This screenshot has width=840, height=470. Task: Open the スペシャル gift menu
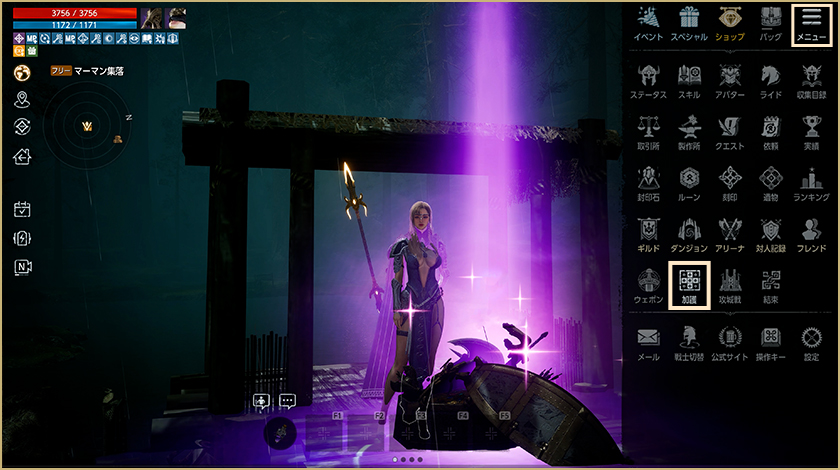pos(688,23)
